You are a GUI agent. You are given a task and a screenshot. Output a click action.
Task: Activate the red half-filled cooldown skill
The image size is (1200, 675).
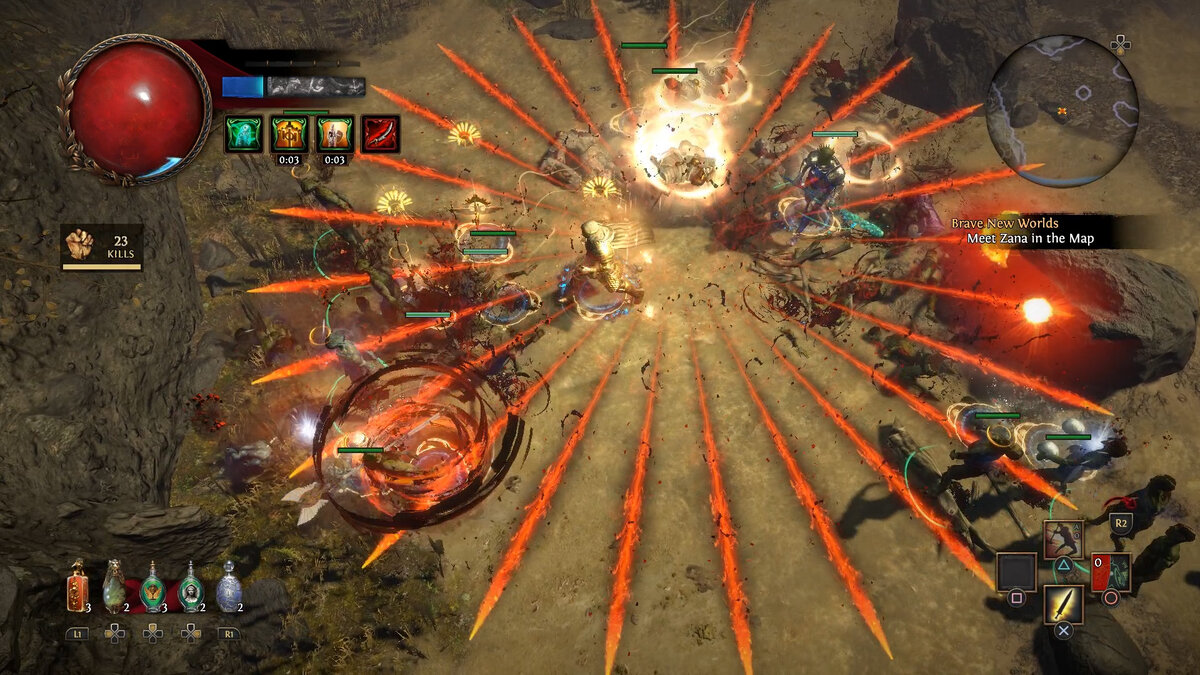pos(1110,572)
